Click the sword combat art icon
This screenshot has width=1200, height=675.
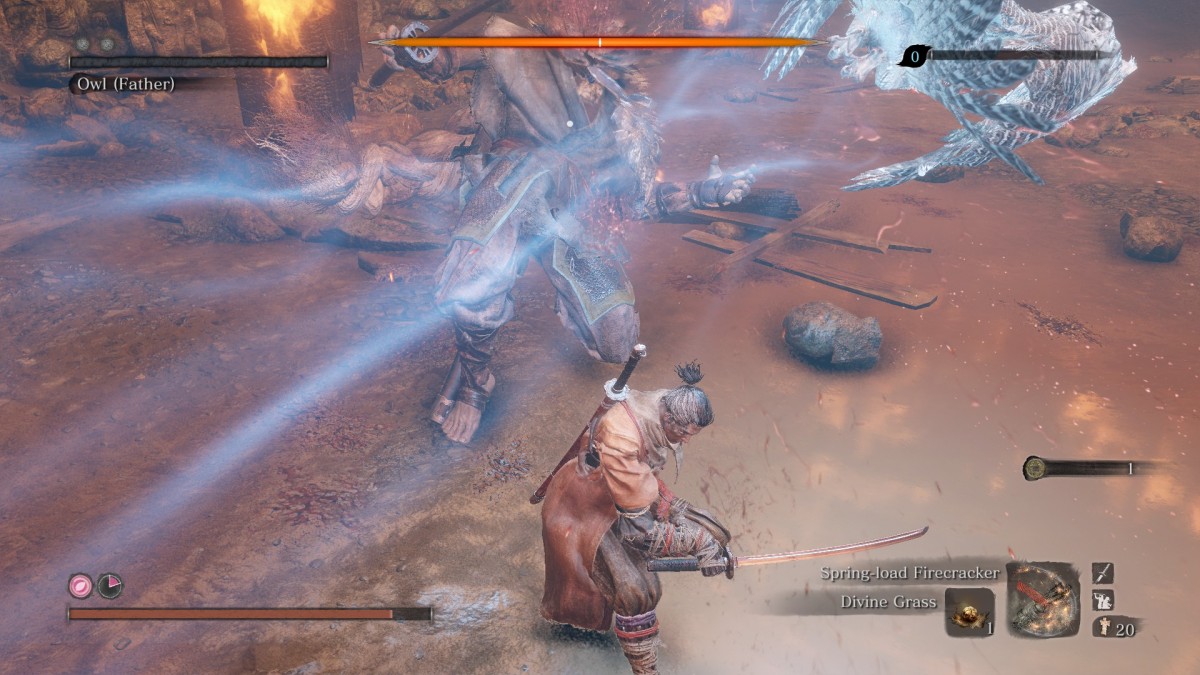tap(1102, 573)
